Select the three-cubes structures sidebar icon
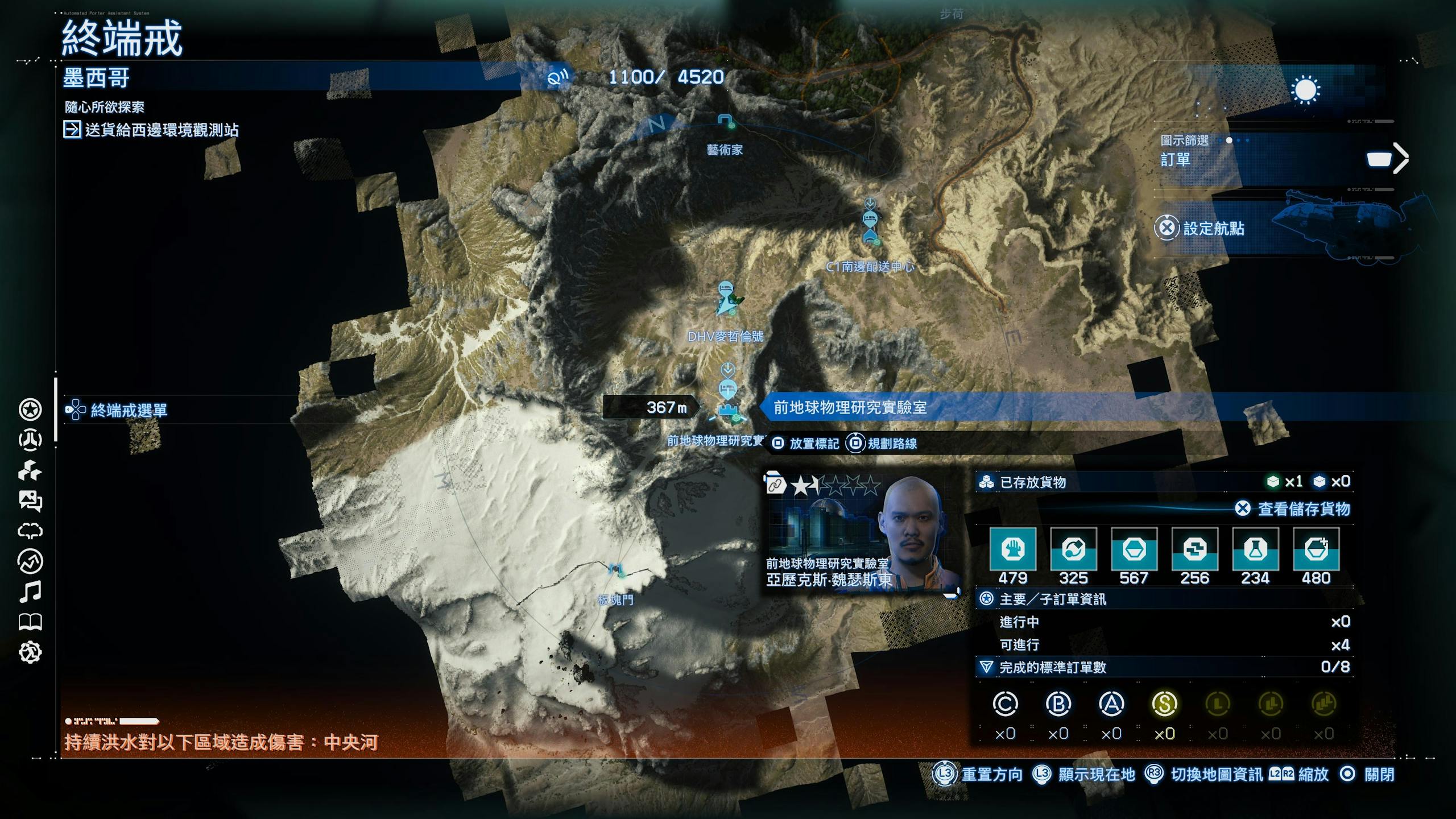 (30, 471)
